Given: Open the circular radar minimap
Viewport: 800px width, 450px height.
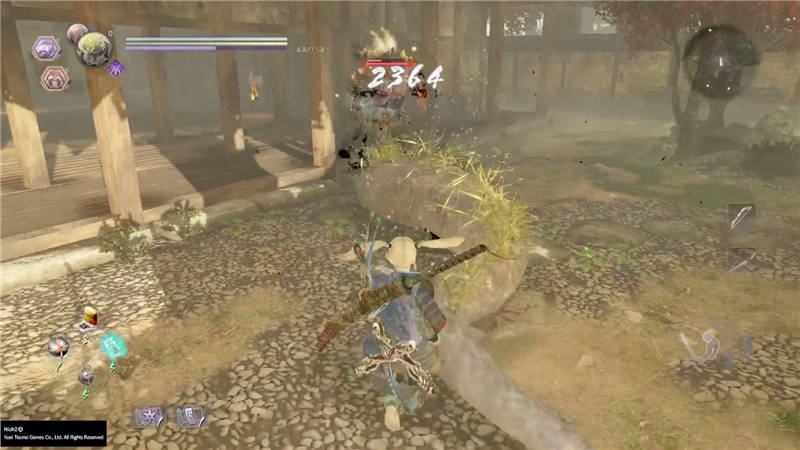Looking at the screenshot, I should click(x=720, y=62).
